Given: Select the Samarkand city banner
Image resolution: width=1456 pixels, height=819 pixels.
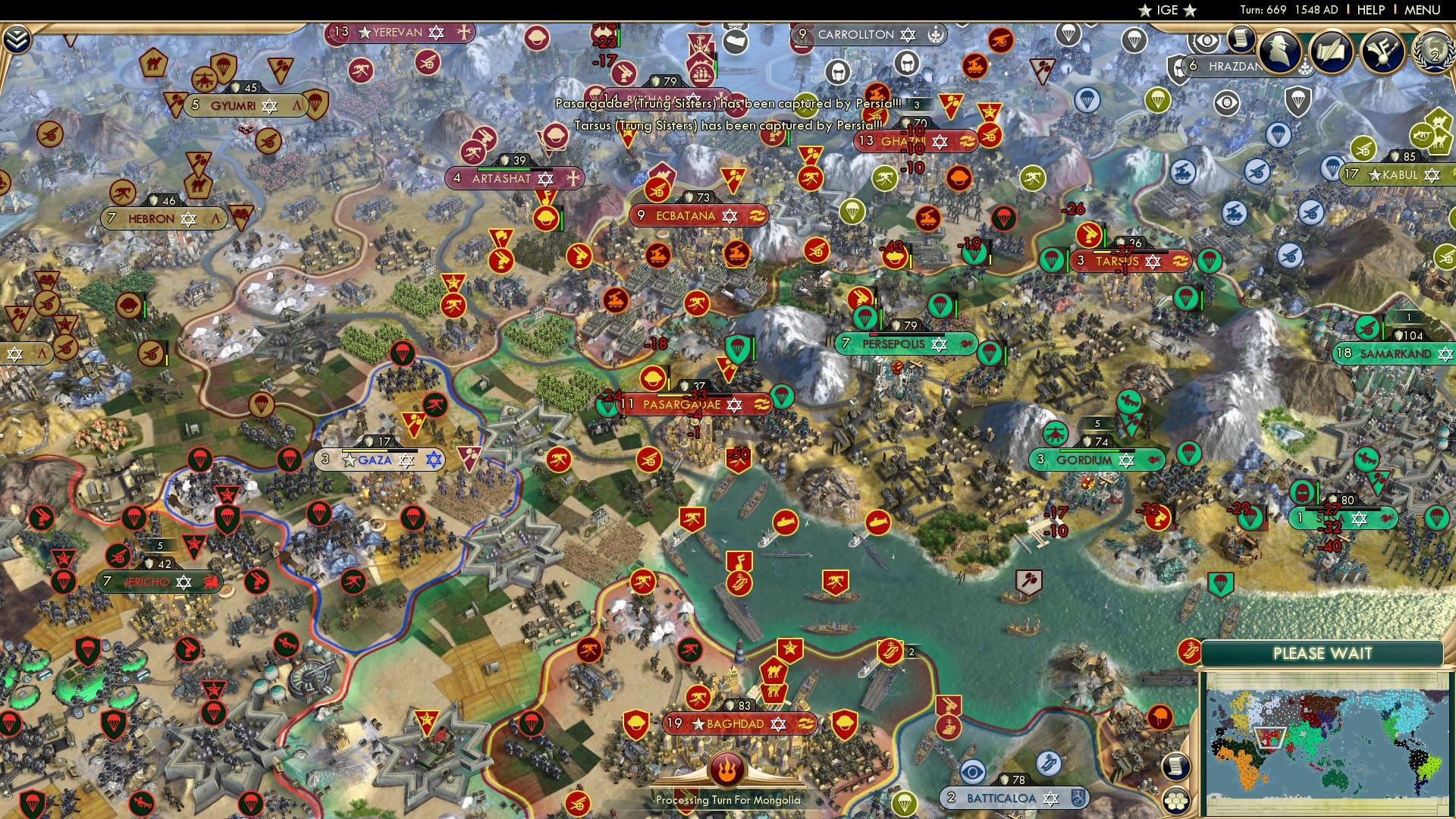Looking at the screenshot, I should [x=1392, y=353].
